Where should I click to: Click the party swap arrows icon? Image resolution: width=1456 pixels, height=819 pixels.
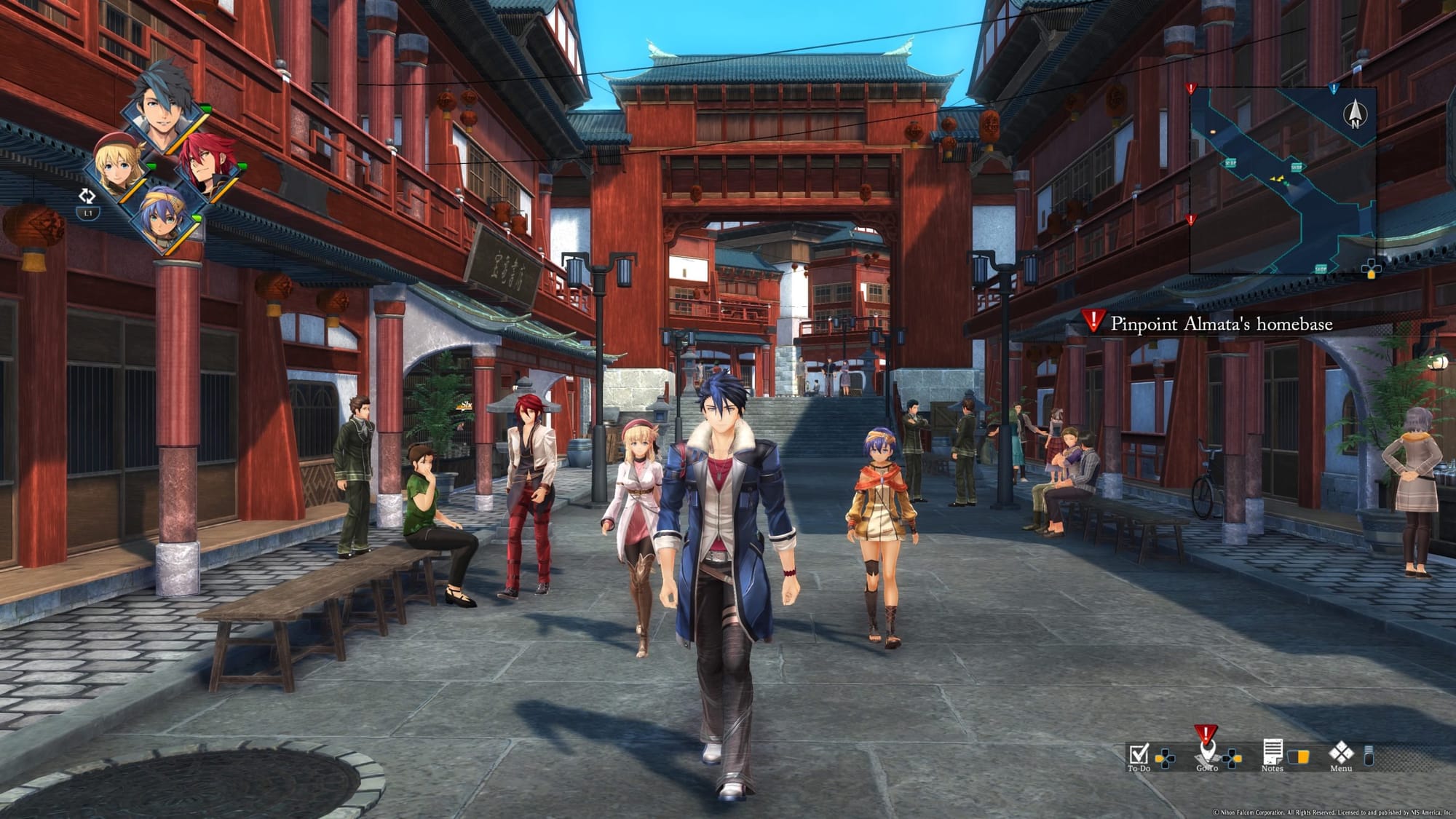pos(87,196)
